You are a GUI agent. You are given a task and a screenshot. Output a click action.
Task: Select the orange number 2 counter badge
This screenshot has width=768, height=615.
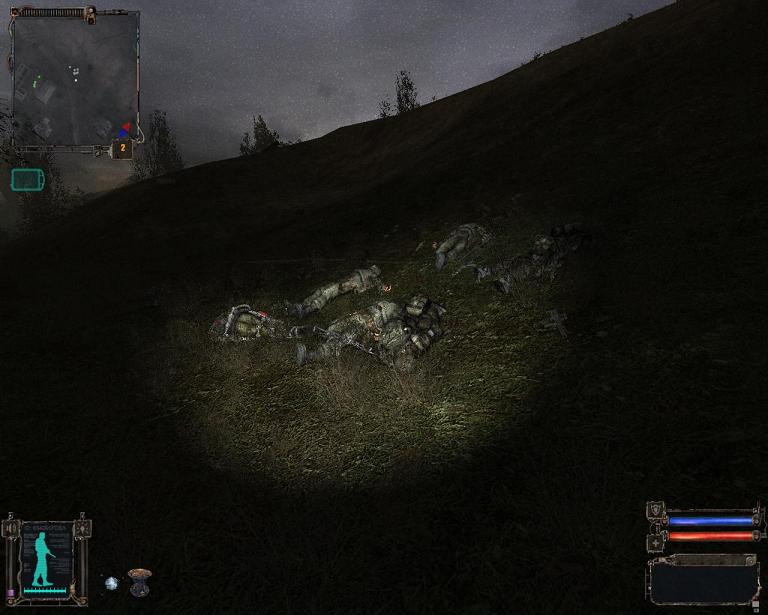[122, 148]
